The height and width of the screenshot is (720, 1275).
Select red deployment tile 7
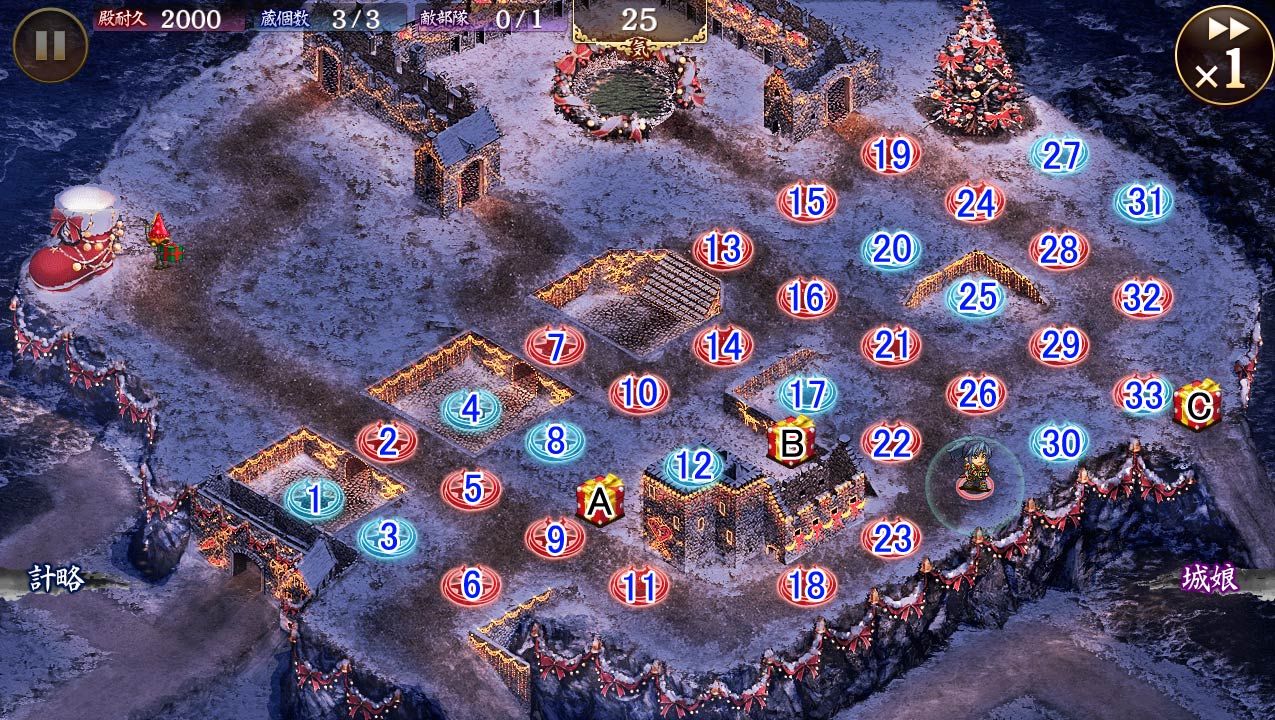pyautogui.click(x=555, y=347)
